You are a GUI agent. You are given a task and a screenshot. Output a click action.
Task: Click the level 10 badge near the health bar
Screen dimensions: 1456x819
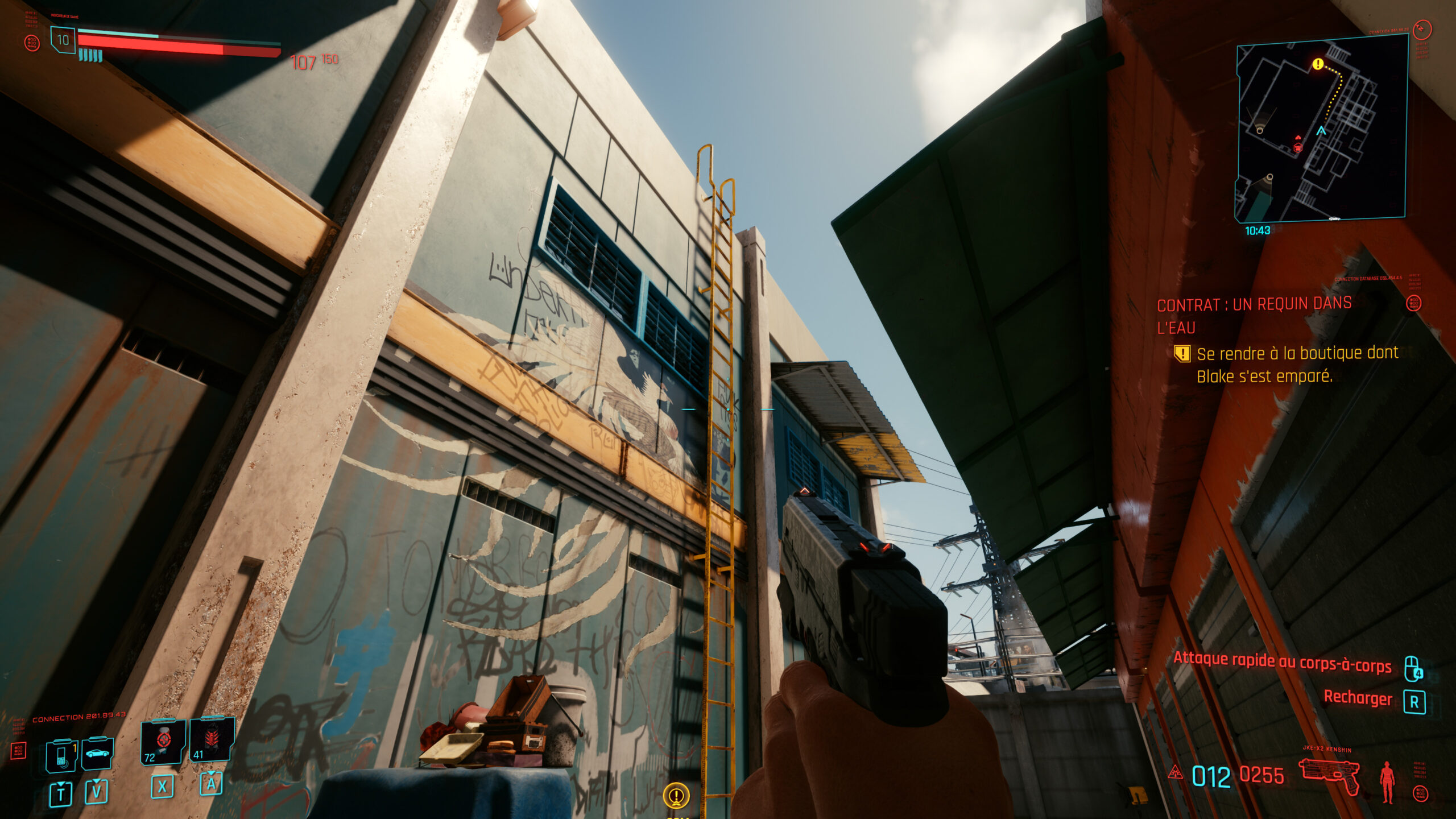click(x=64, y=40)
